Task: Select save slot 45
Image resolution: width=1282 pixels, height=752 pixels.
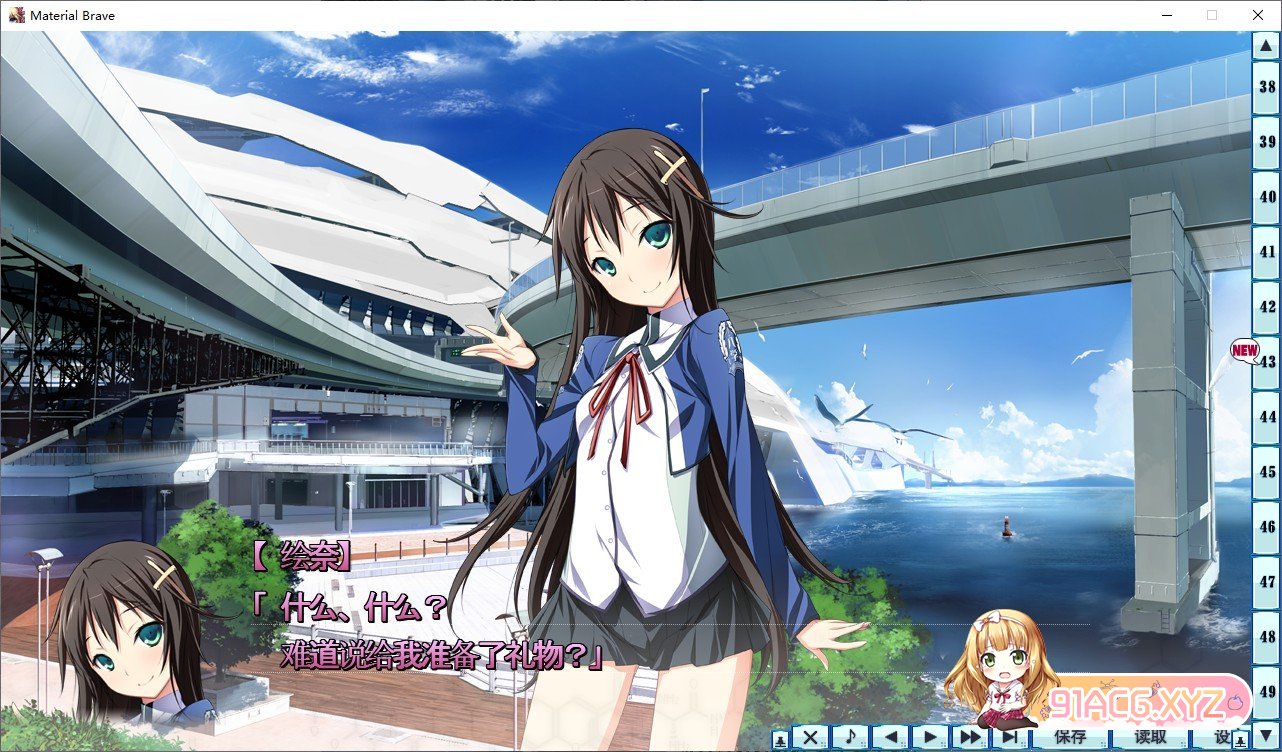Action: click(x=1267, y=471)
